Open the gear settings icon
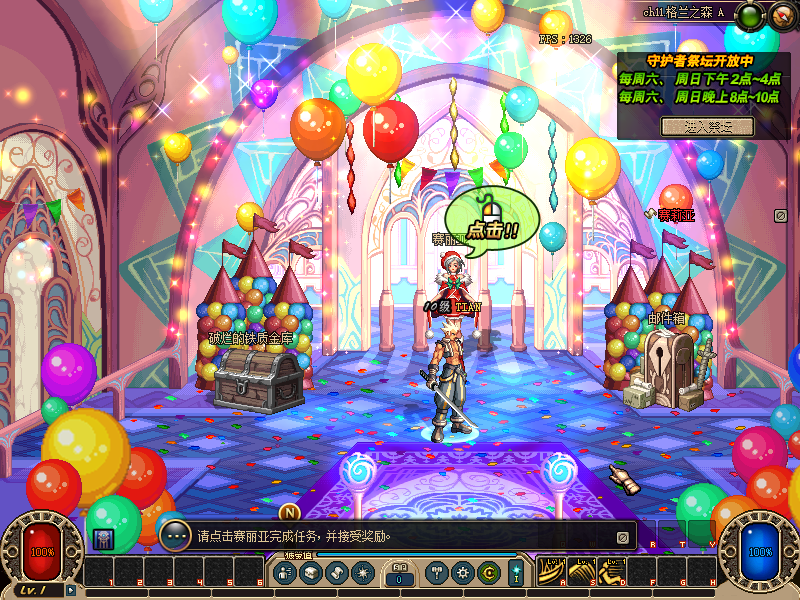 pyautogui.click(x=462, y=573)
